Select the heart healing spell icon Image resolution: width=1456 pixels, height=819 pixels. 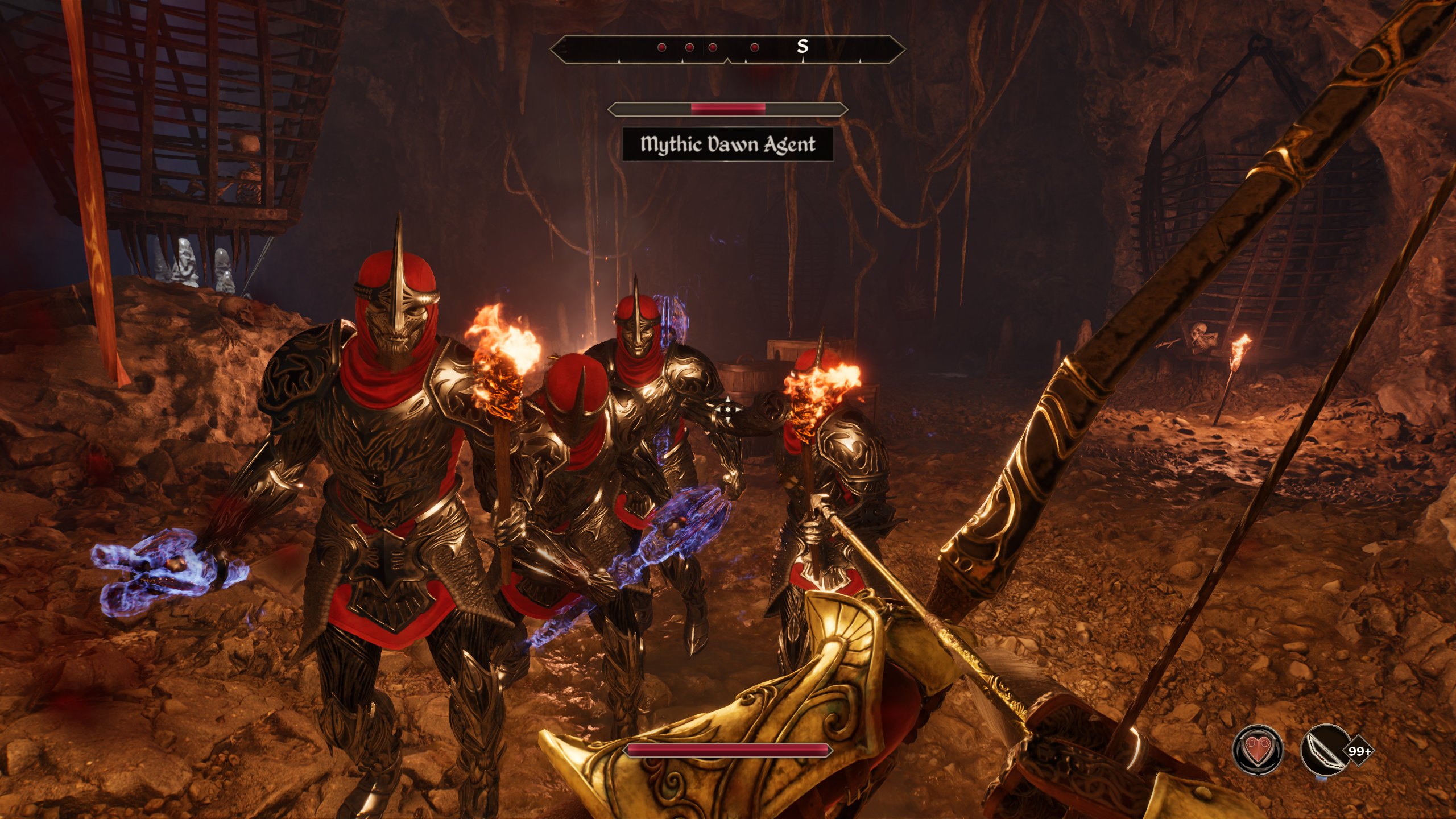tap(1258, 751)
